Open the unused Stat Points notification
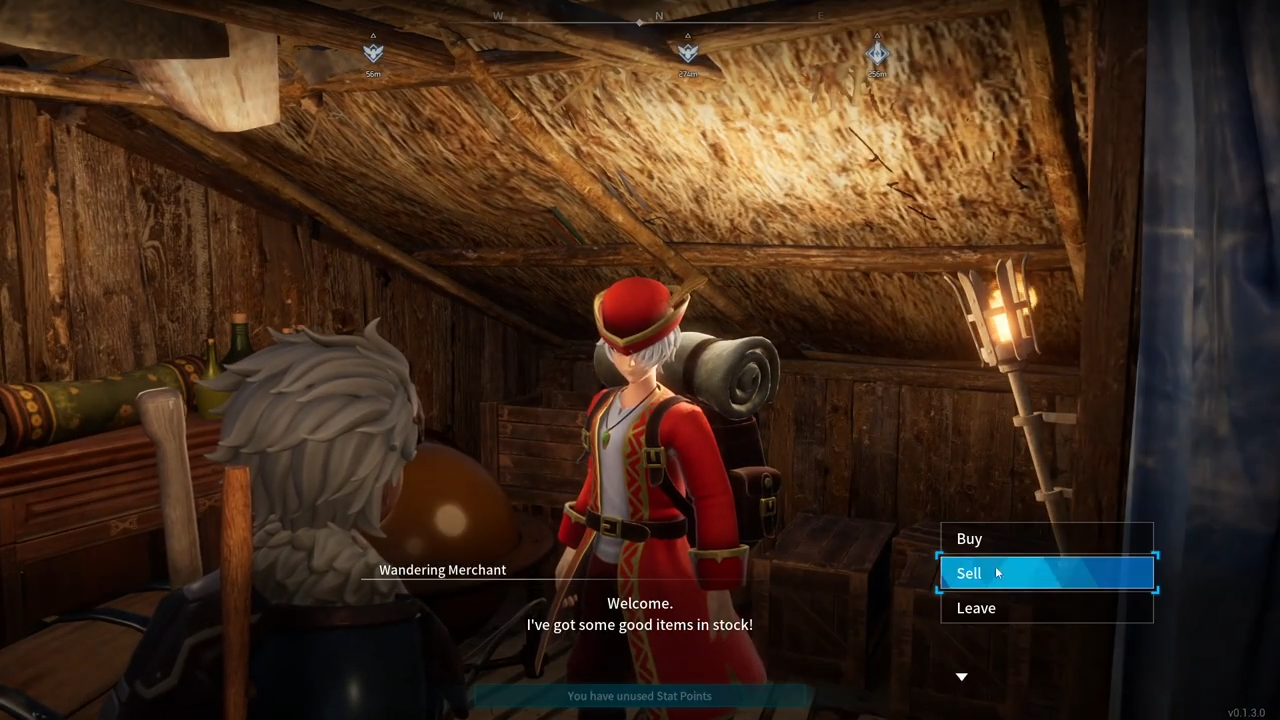The width and height of the screenshot is (1280, 720). tap(639, 696)
